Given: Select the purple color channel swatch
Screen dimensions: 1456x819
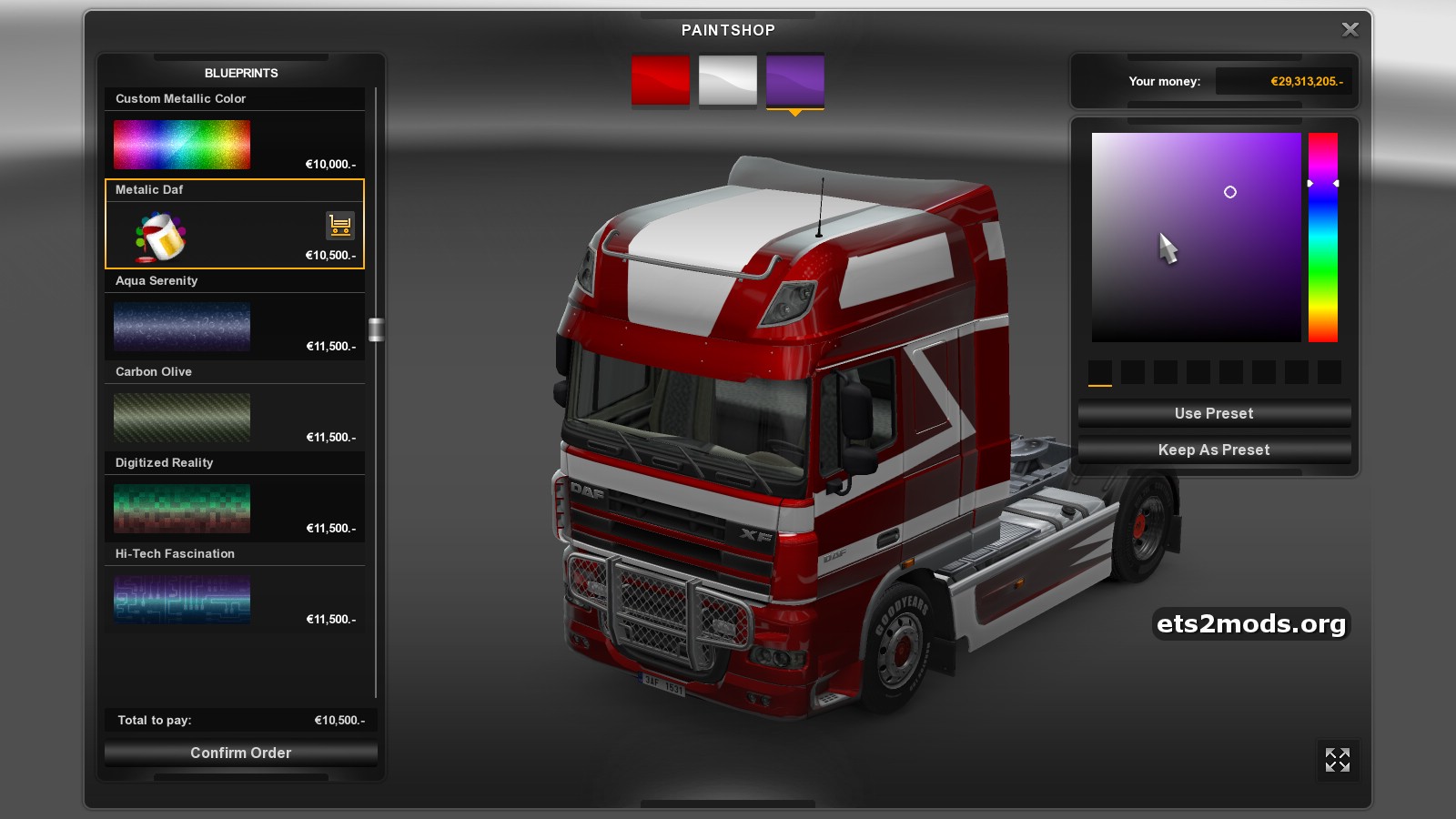Looking at the screenshot, I should [x=795, y=80].
